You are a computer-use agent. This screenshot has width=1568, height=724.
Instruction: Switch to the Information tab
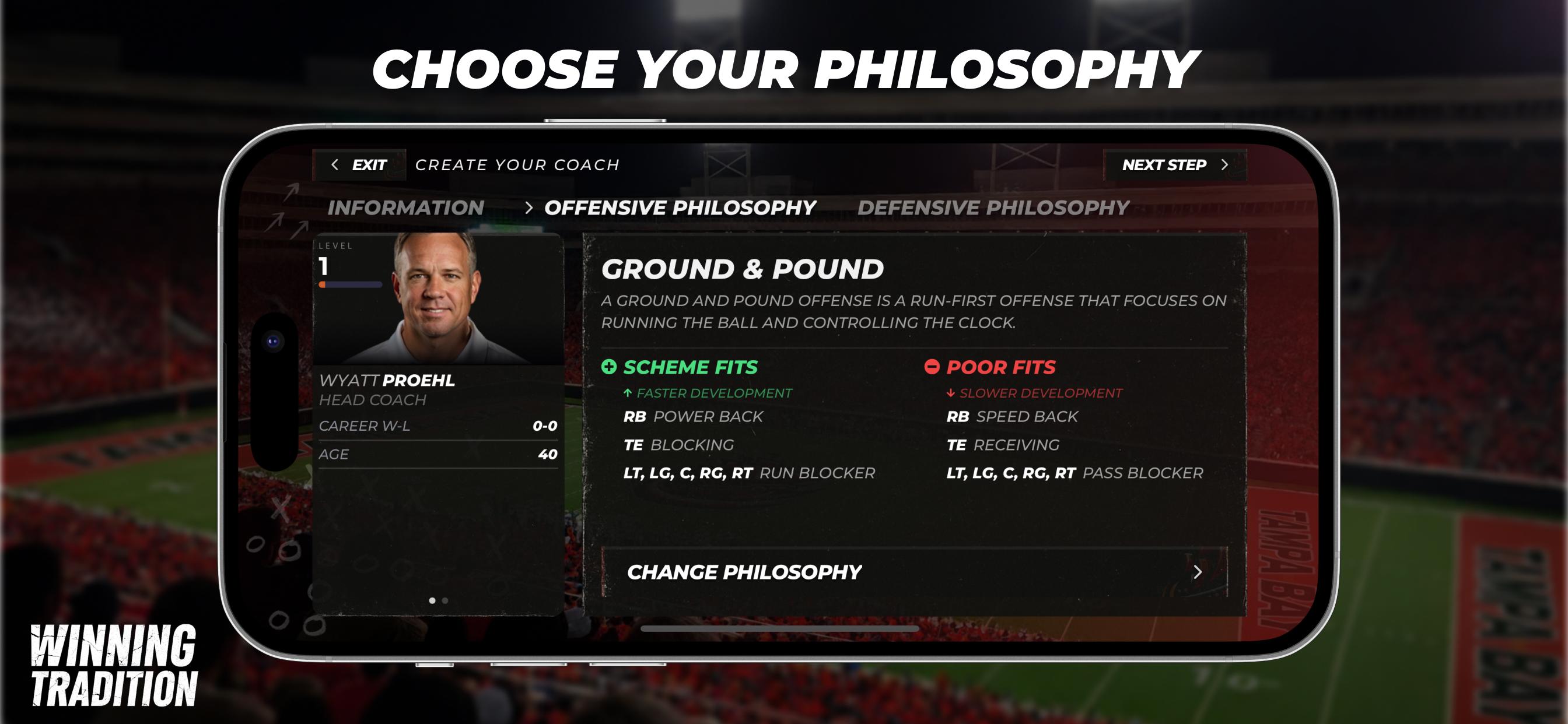click(405, 207)
